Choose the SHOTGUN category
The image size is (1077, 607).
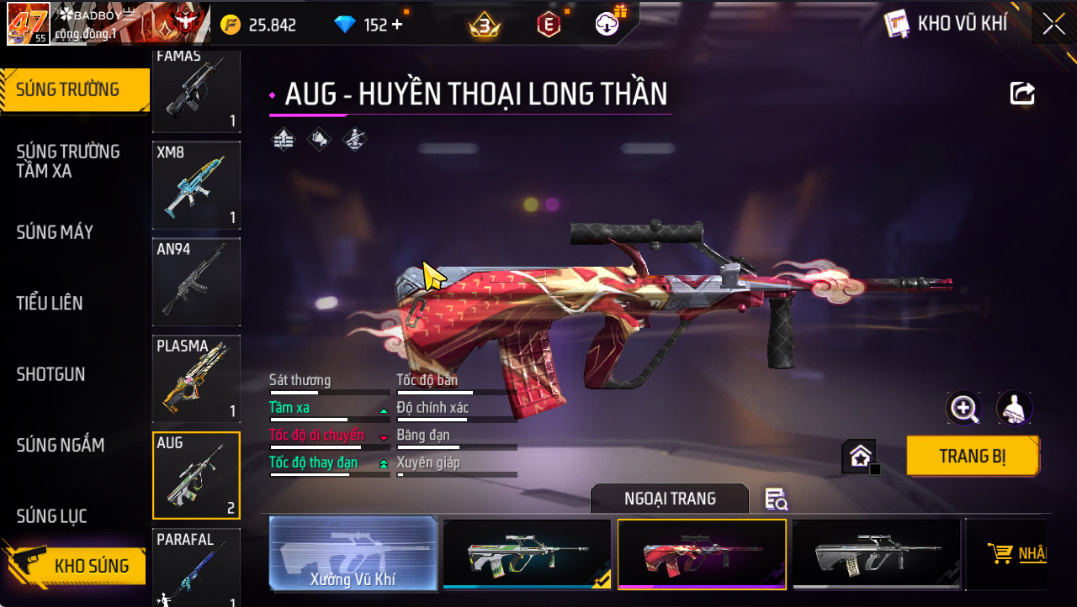click(x=51, y=374)
